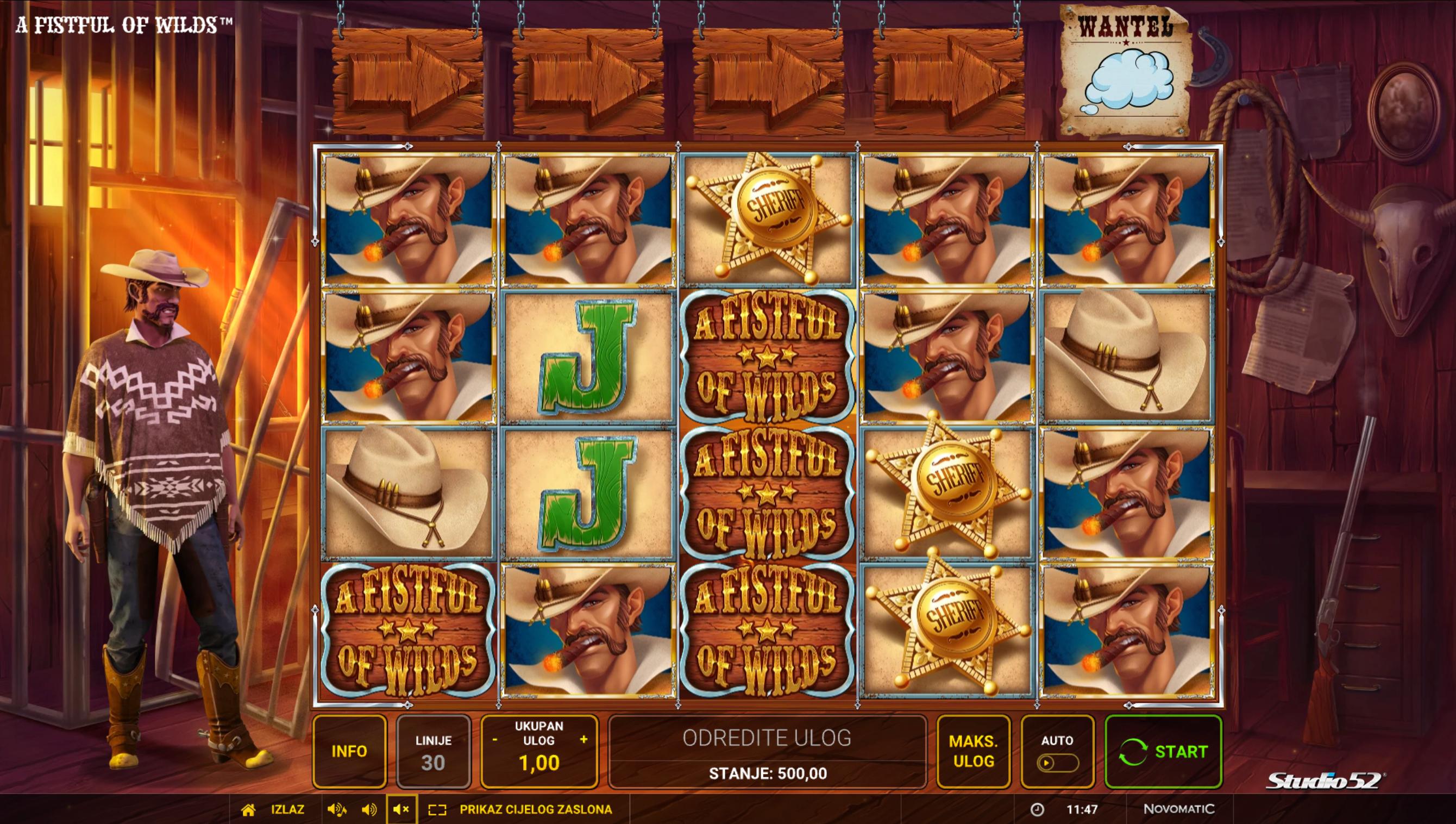The width and height of the screenshot is (1456, 824).
Task: Select the muted speaker icon
Action: click(401, 809)
